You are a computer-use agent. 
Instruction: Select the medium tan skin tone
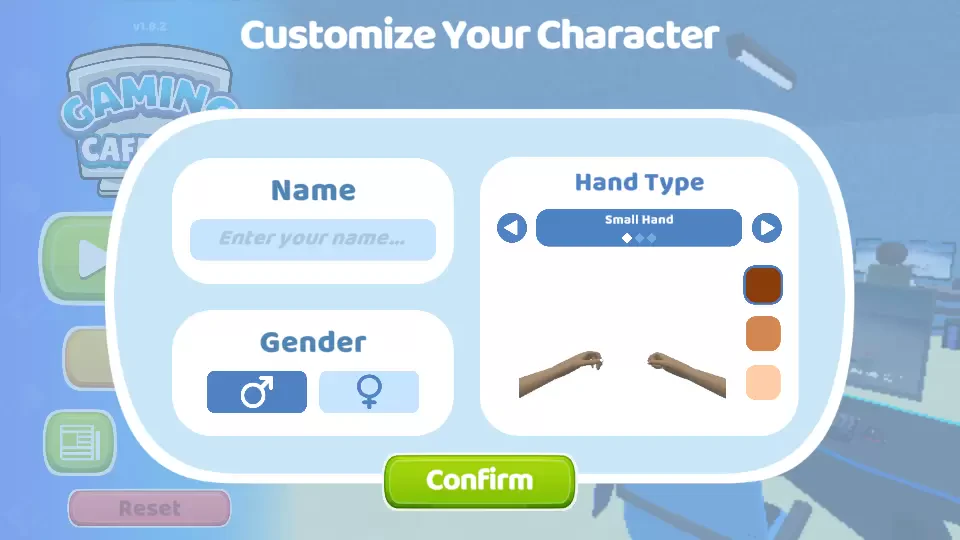(x=763, y=334)
